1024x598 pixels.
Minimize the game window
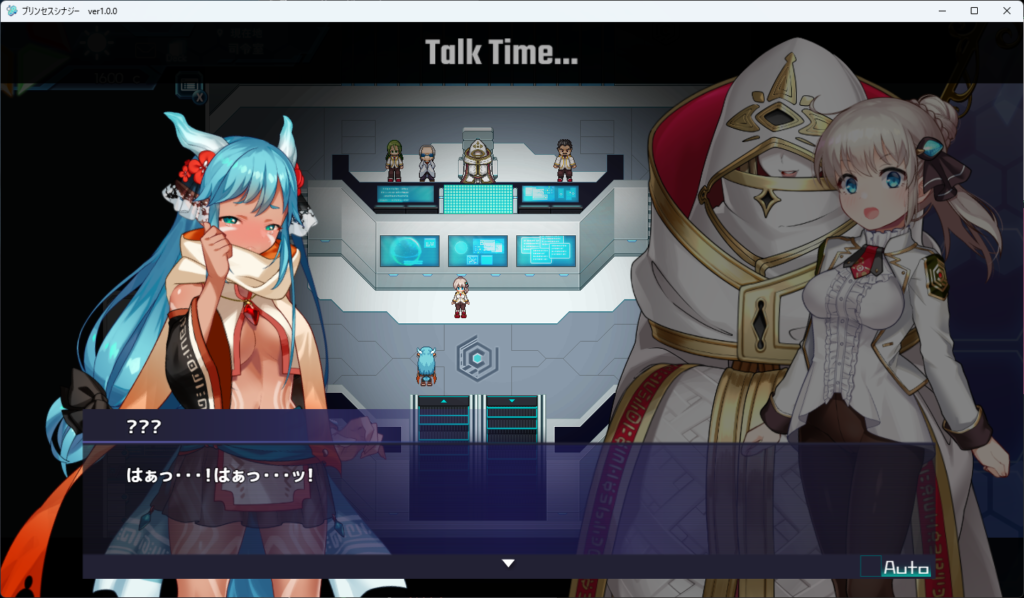coord(943,10)
